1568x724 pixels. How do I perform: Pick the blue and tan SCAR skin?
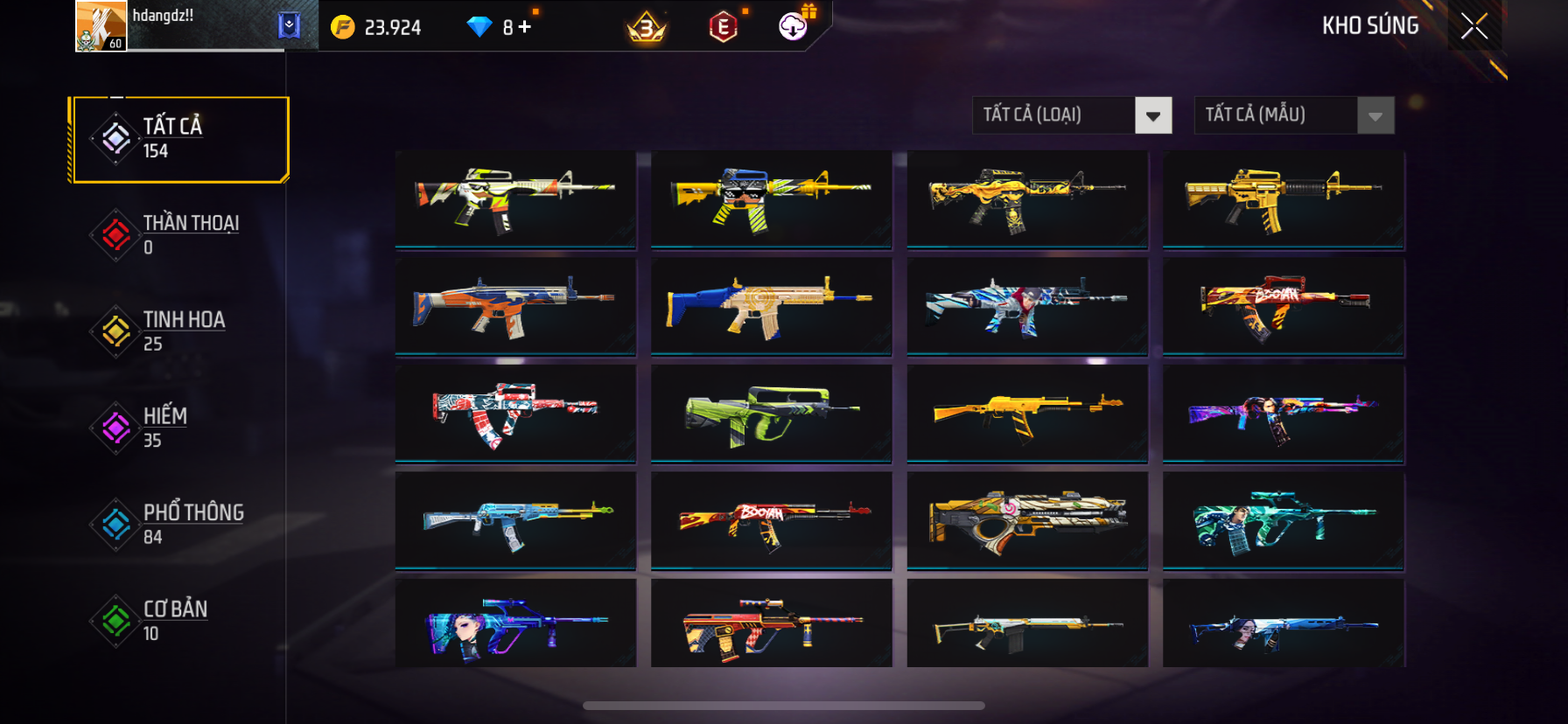coord(771,306)
